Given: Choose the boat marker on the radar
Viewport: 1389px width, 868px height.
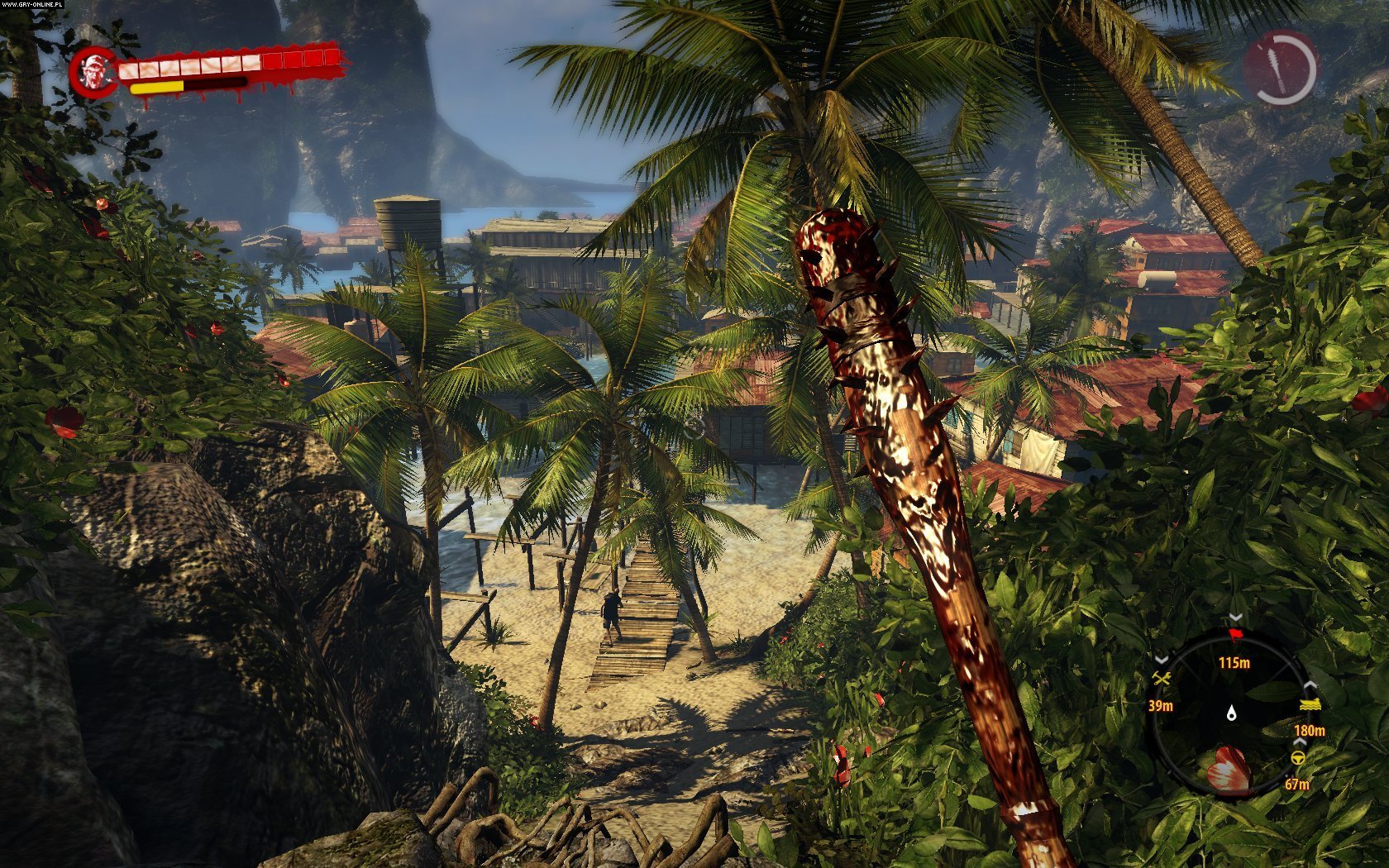Looking at the screenshot, I should pyautogui.click(x=1310, y=705).
